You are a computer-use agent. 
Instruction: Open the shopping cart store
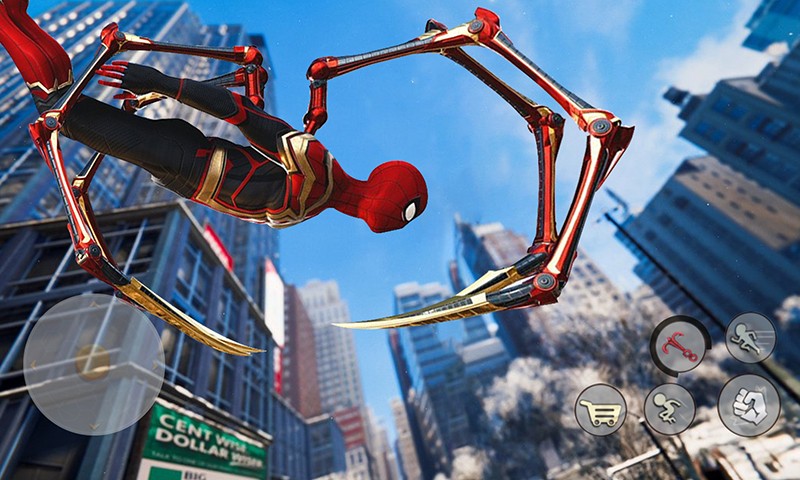[x=601, y=409]
